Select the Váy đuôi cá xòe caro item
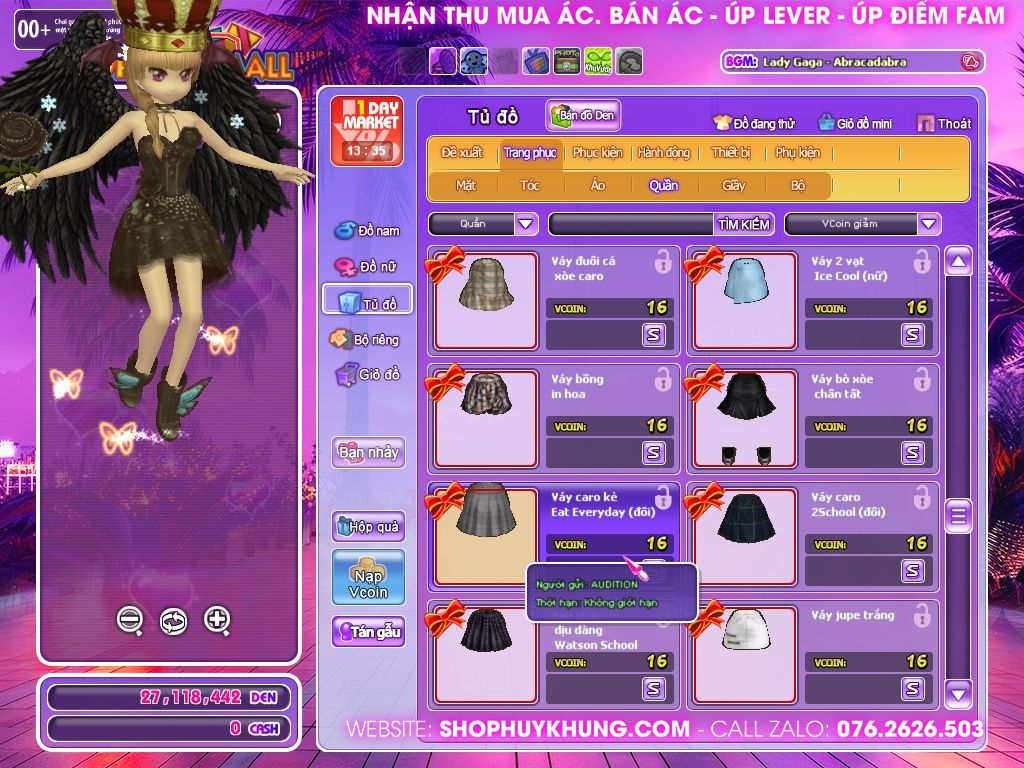1024x768 pixels. coord(486,298)
